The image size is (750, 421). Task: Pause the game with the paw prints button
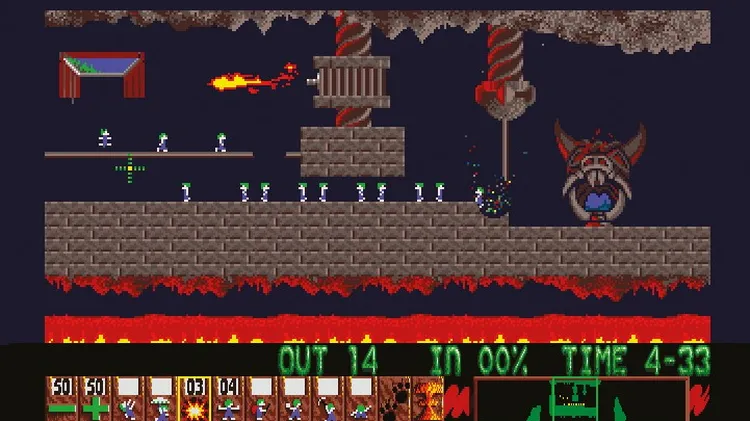[x=394, y=400]
